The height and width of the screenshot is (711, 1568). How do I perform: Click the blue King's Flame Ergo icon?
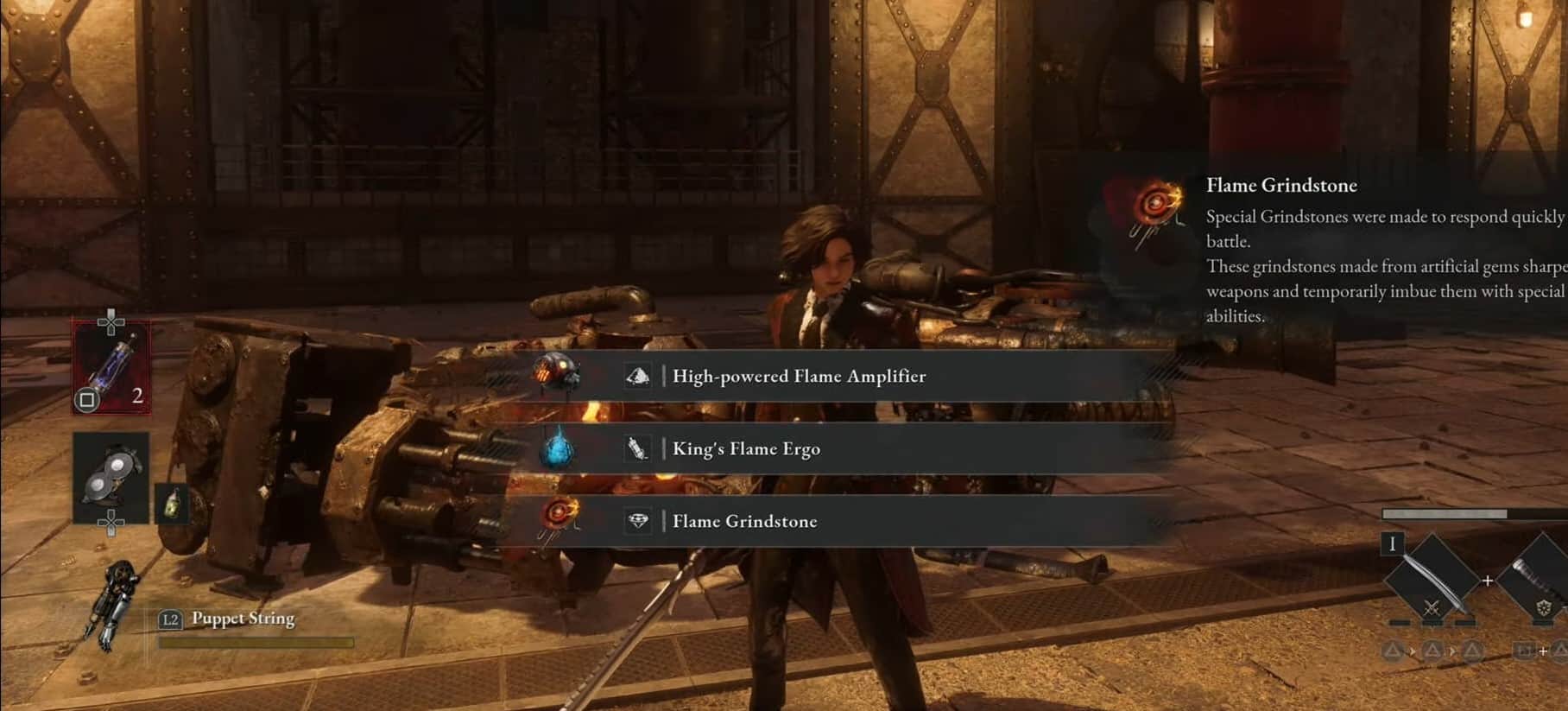coord(557,448)
